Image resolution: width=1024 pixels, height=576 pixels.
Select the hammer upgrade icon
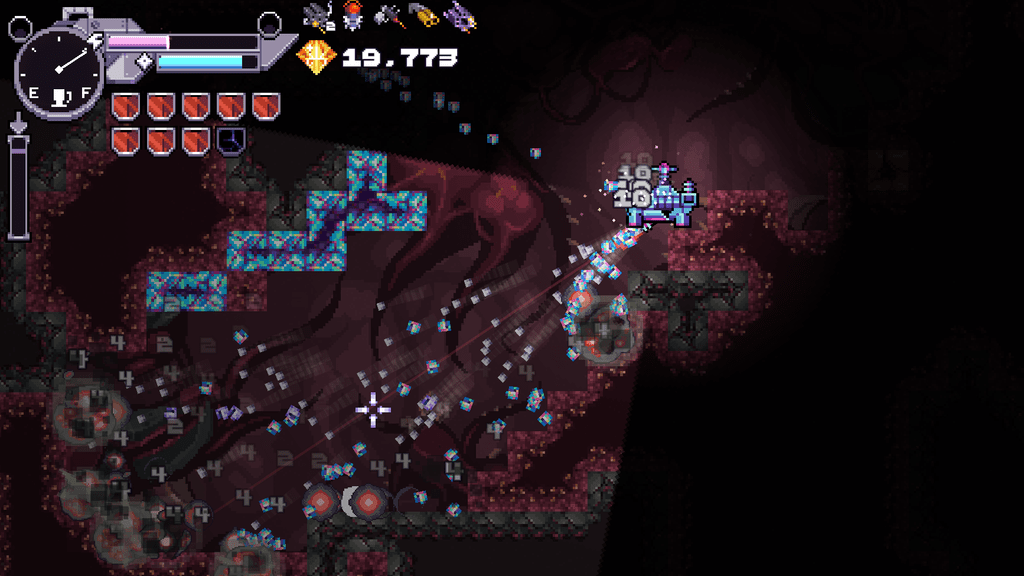click(x=388, y=15)
